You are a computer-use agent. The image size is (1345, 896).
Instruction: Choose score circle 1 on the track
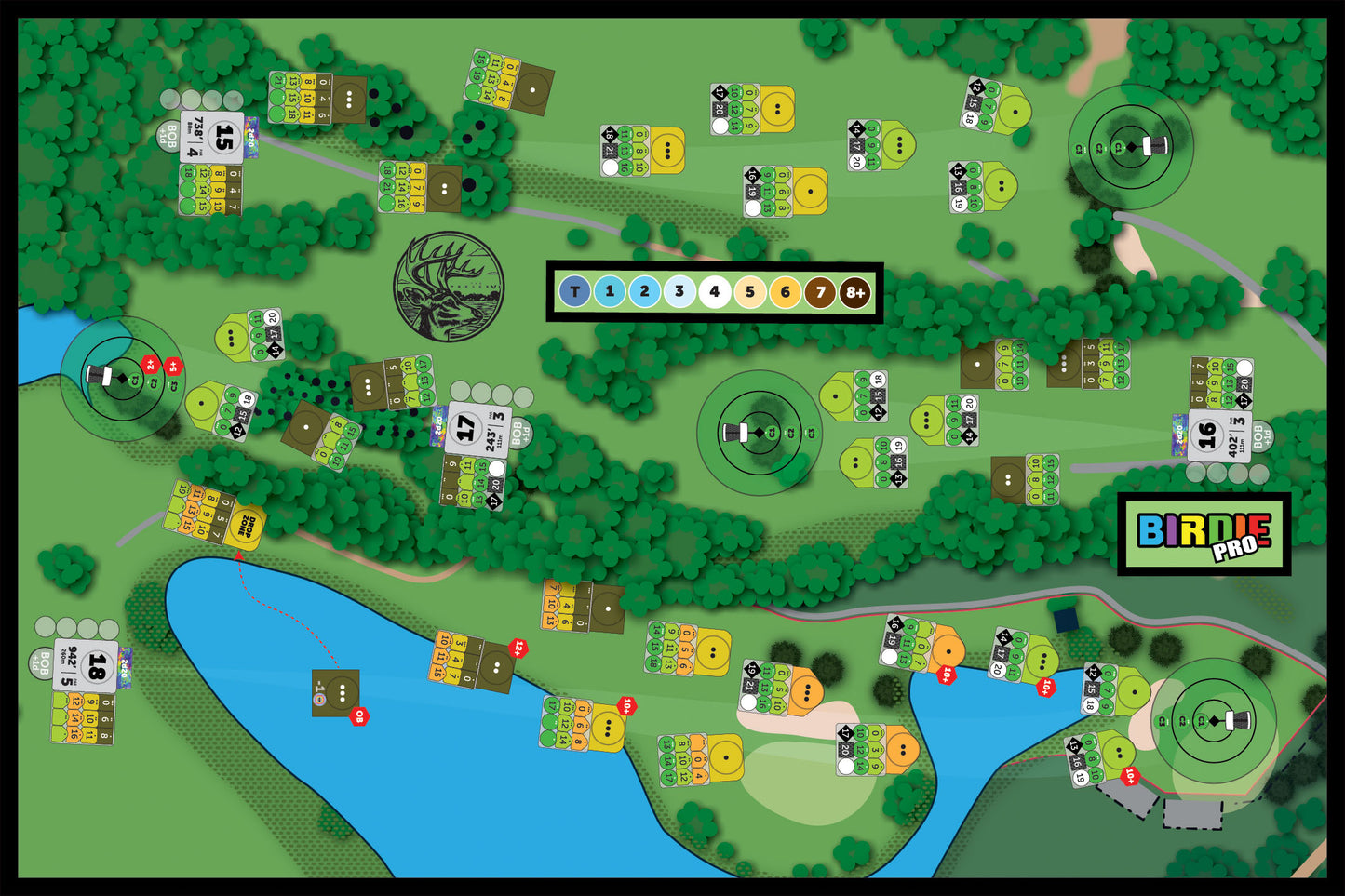click(610, 292)
